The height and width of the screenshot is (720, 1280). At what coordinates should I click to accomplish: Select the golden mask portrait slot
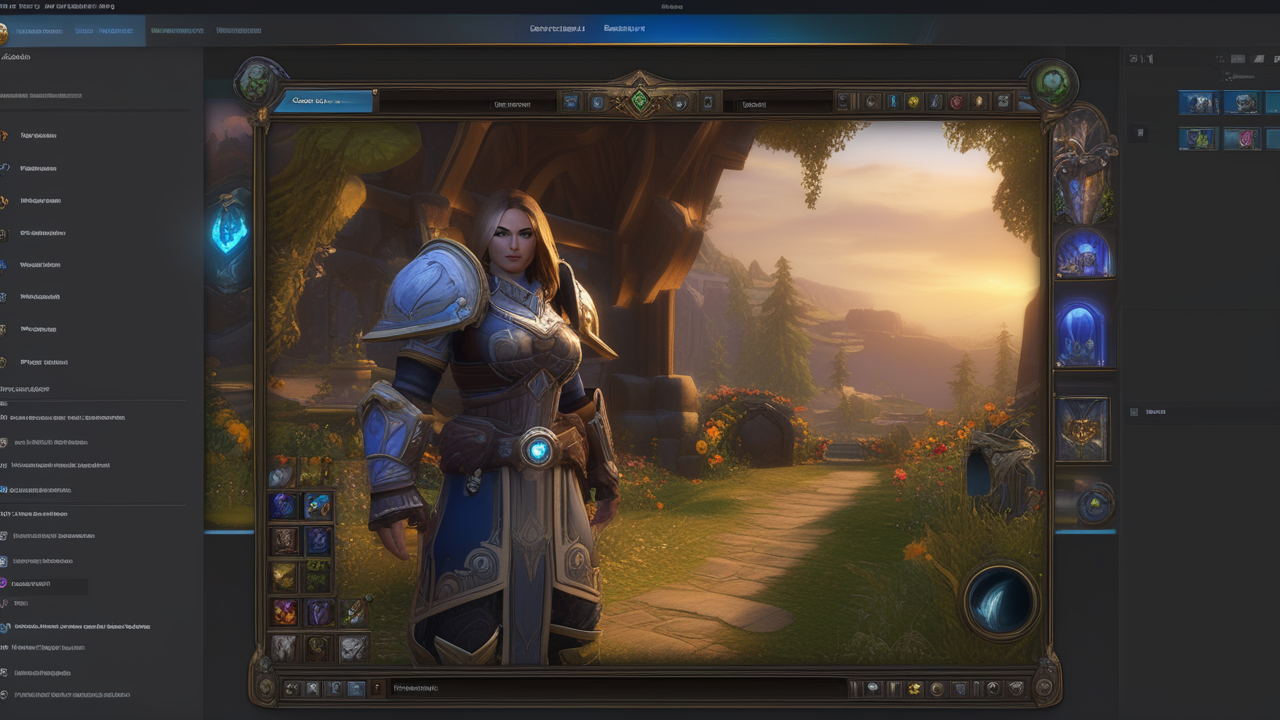coord(1082,430)
